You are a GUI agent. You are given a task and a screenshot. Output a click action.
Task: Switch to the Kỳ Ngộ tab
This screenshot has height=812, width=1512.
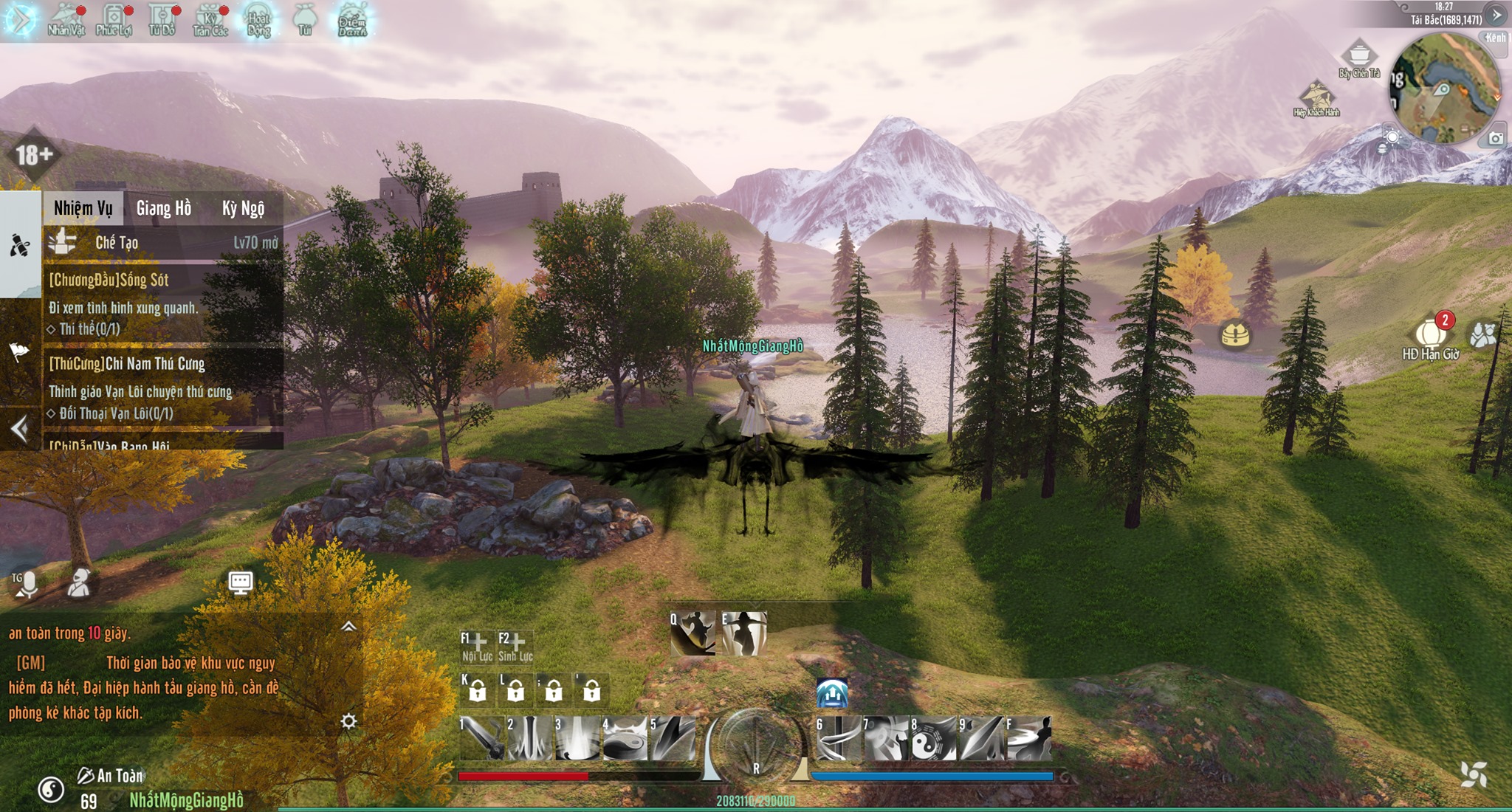tap(243, 209)
